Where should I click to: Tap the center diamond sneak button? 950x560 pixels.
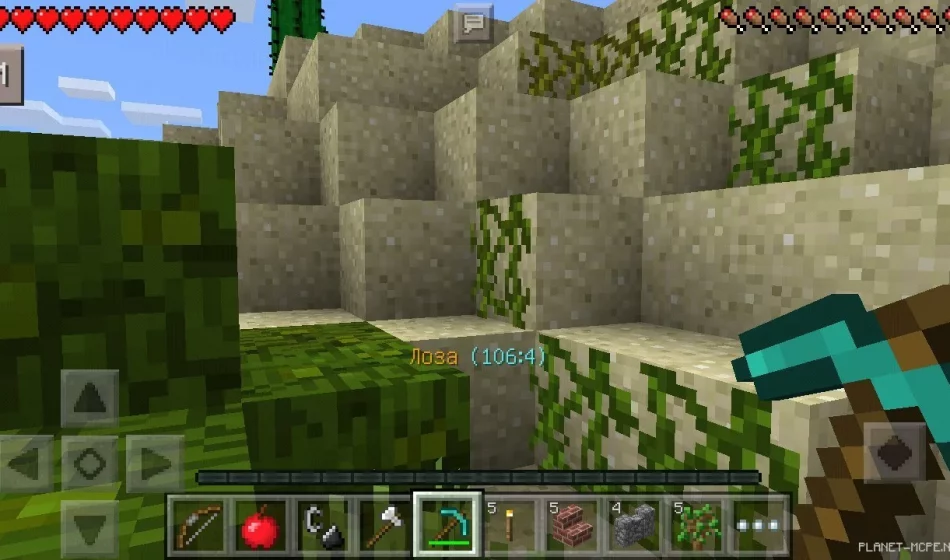[x=90, y=463]
